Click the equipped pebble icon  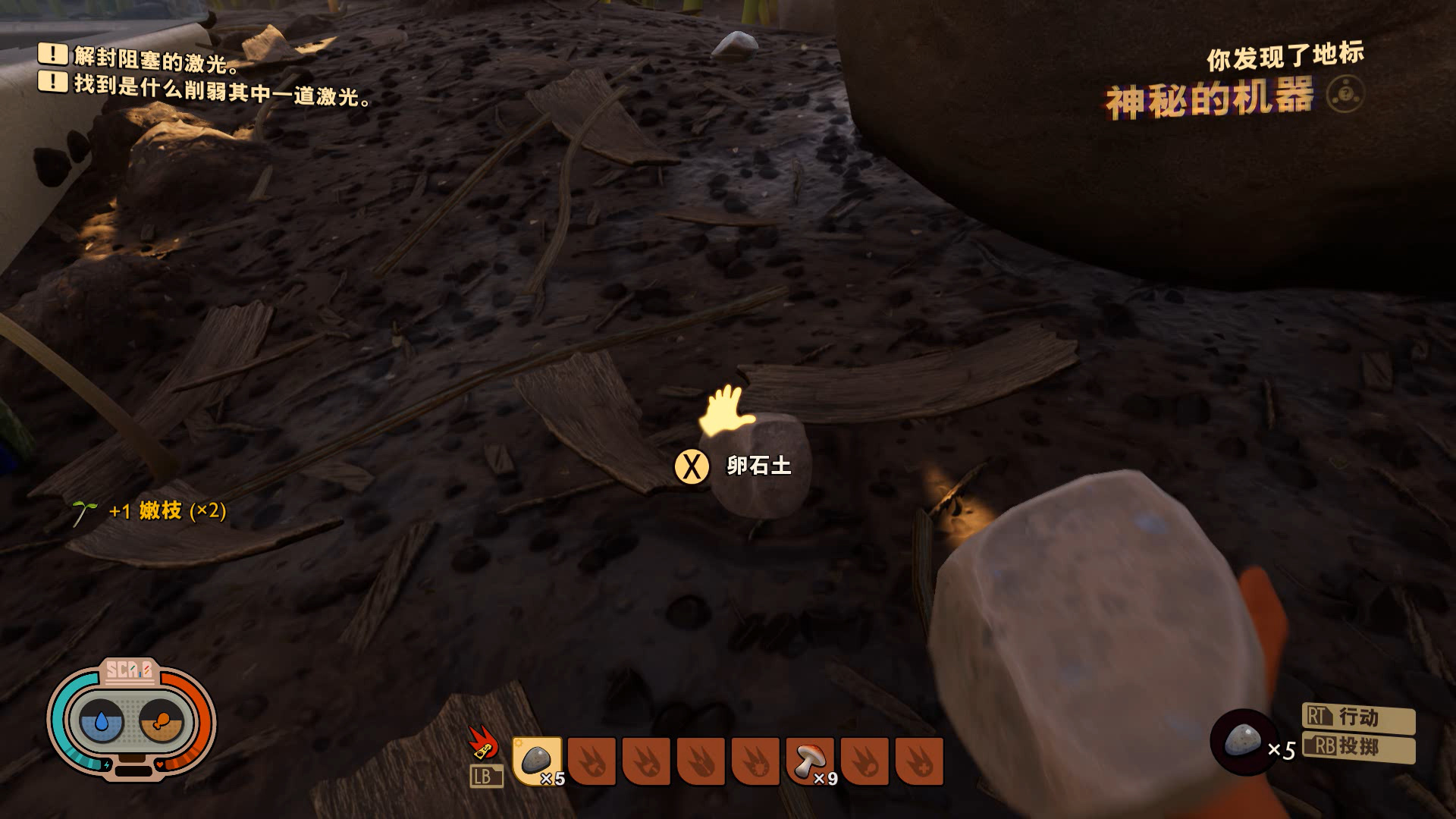point(1243,741)
